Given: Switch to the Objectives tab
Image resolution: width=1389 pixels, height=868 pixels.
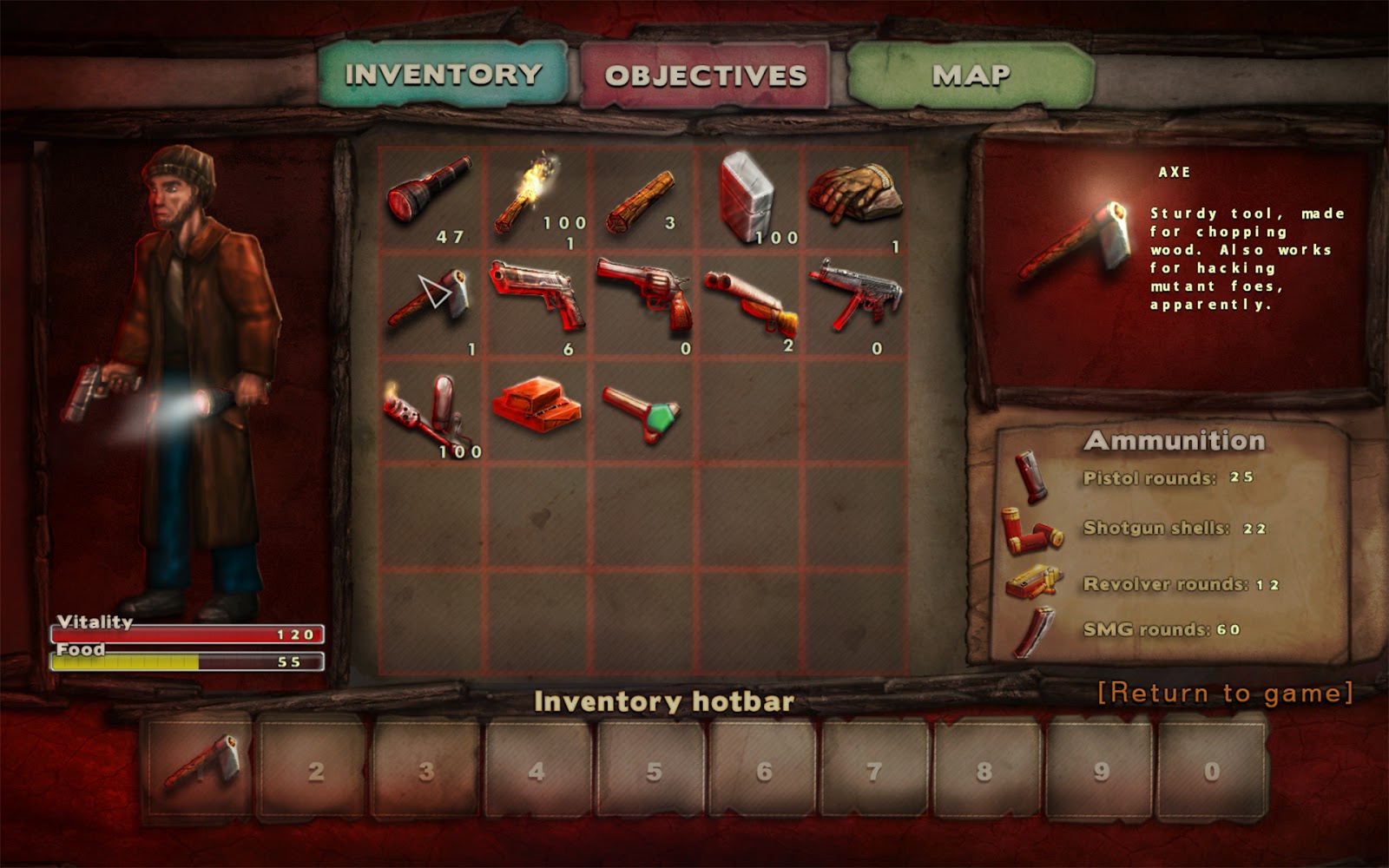Looking at the screenshot, I should [705, 76].
